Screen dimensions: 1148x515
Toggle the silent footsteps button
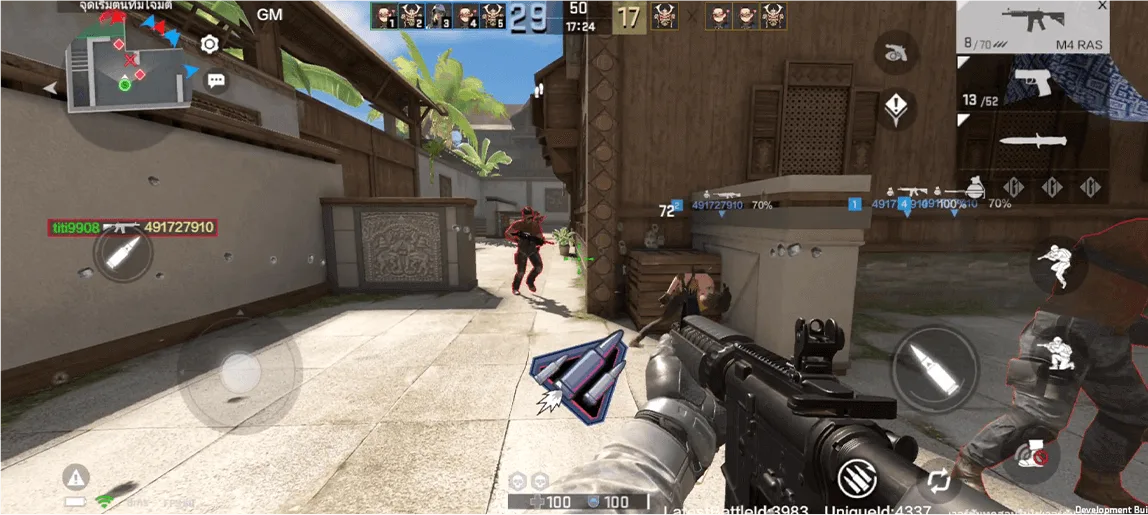point(1030,454)
